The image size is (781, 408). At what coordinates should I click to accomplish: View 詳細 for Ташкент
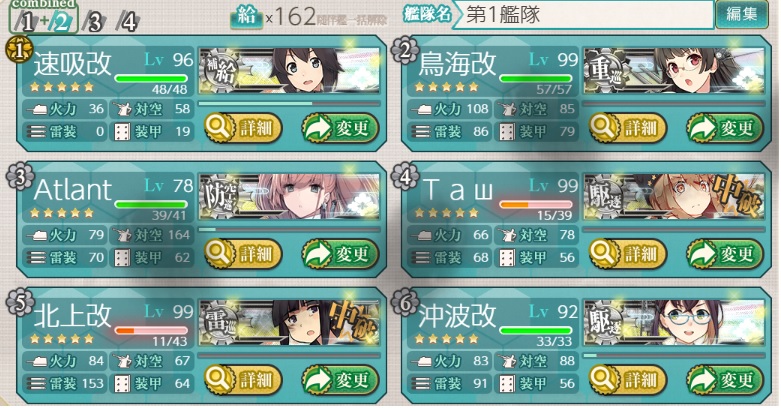pyautogui.click(x=628, y=254)
